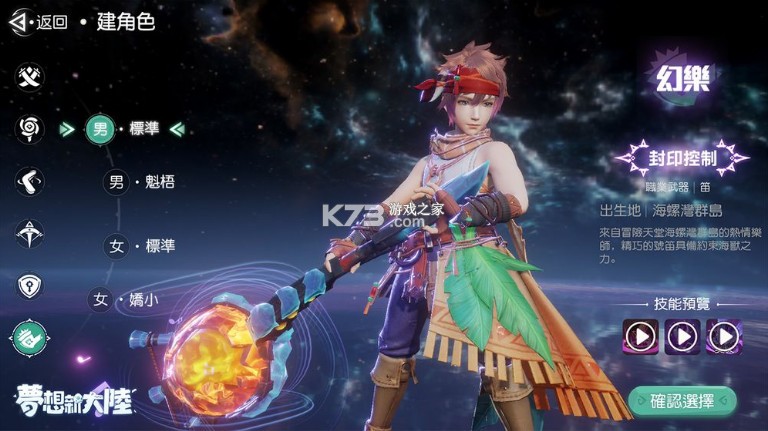This screenshot has height=431, width=768.
Task: Select the crossed hammers class icon
Action: coord(30,76)
